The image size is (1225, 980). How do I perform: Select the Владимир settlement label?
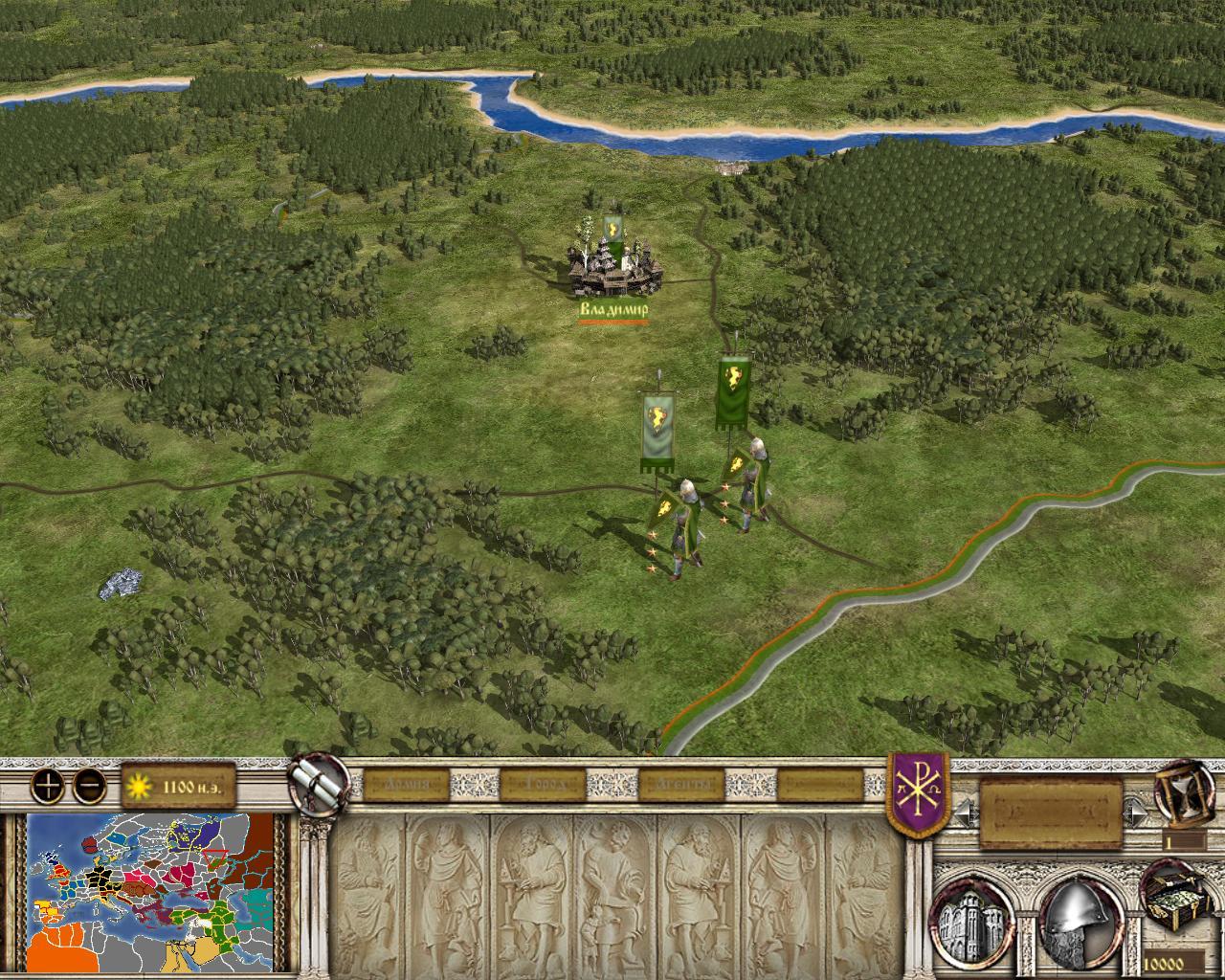(613, 310)
